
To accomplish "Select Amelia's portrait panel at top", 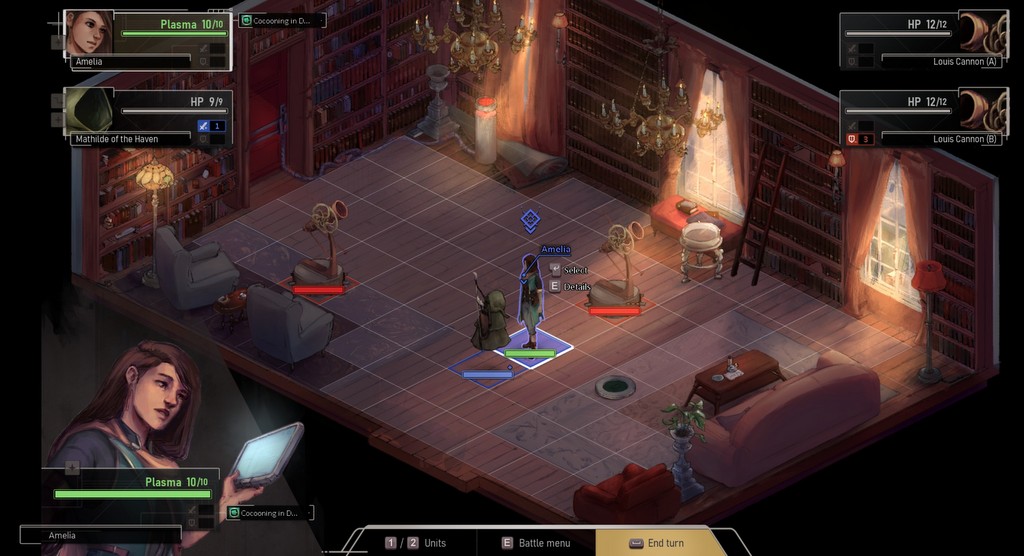I will point(148,40).
